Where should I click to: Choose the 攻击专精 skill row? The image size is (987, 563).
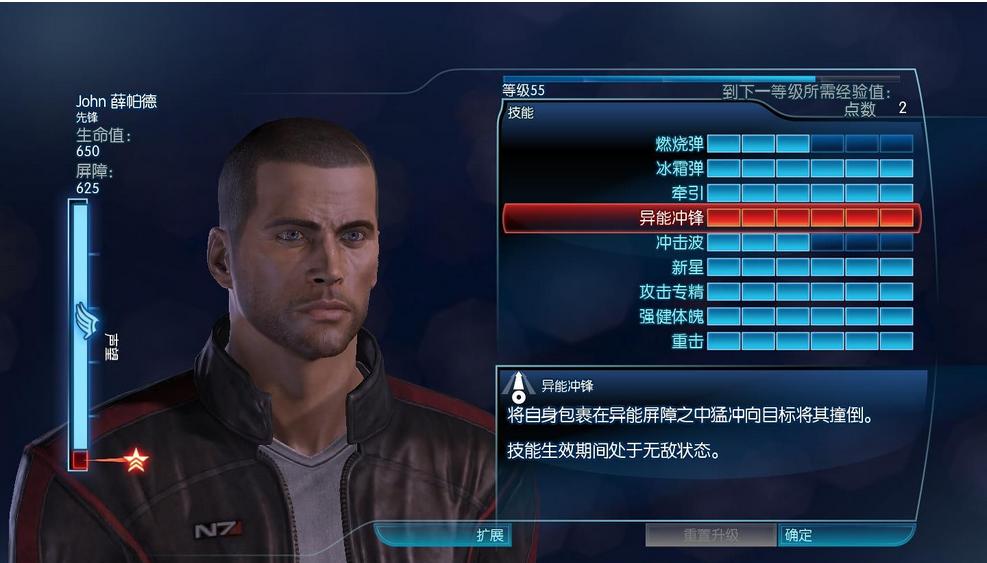coord(672,292)
